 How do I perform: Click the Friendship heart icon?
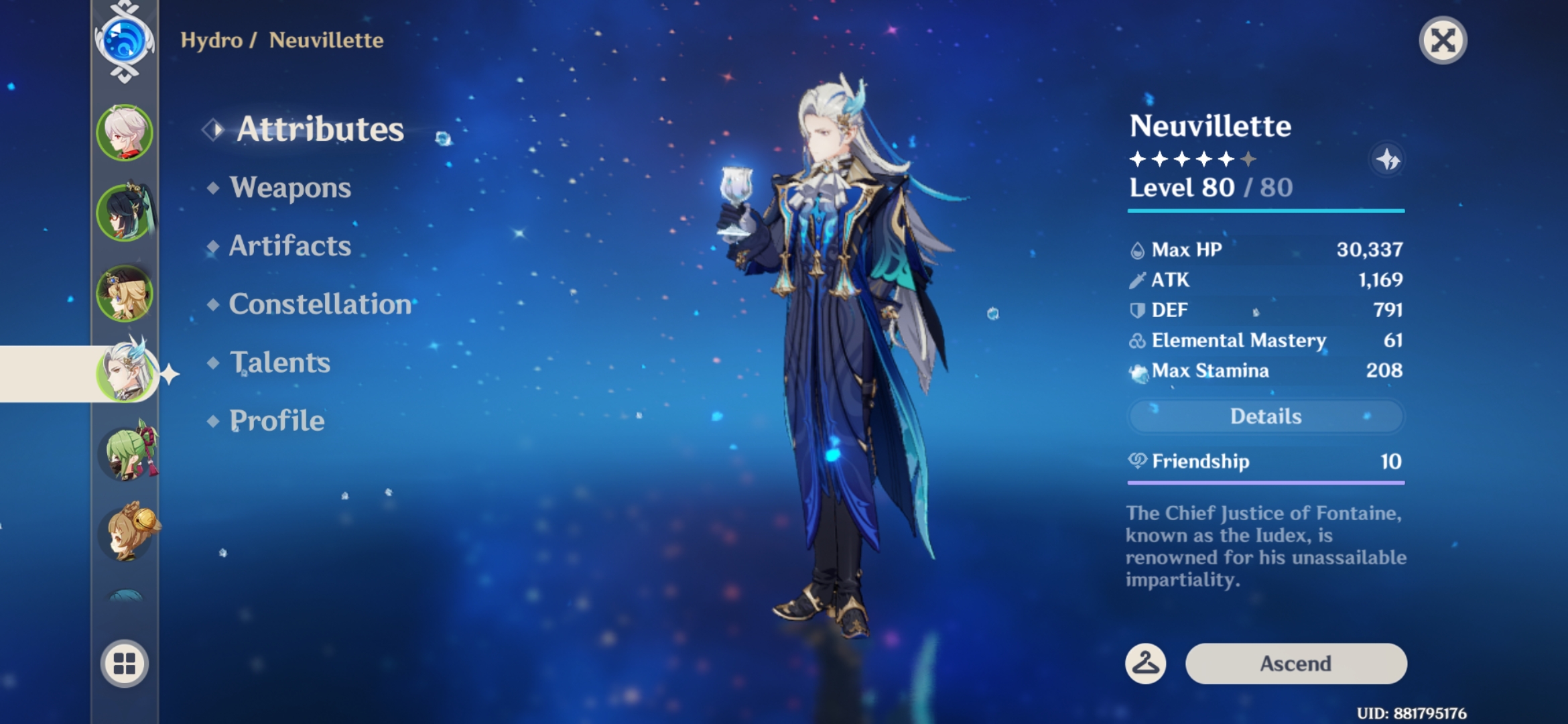(x=1136, y=461)
